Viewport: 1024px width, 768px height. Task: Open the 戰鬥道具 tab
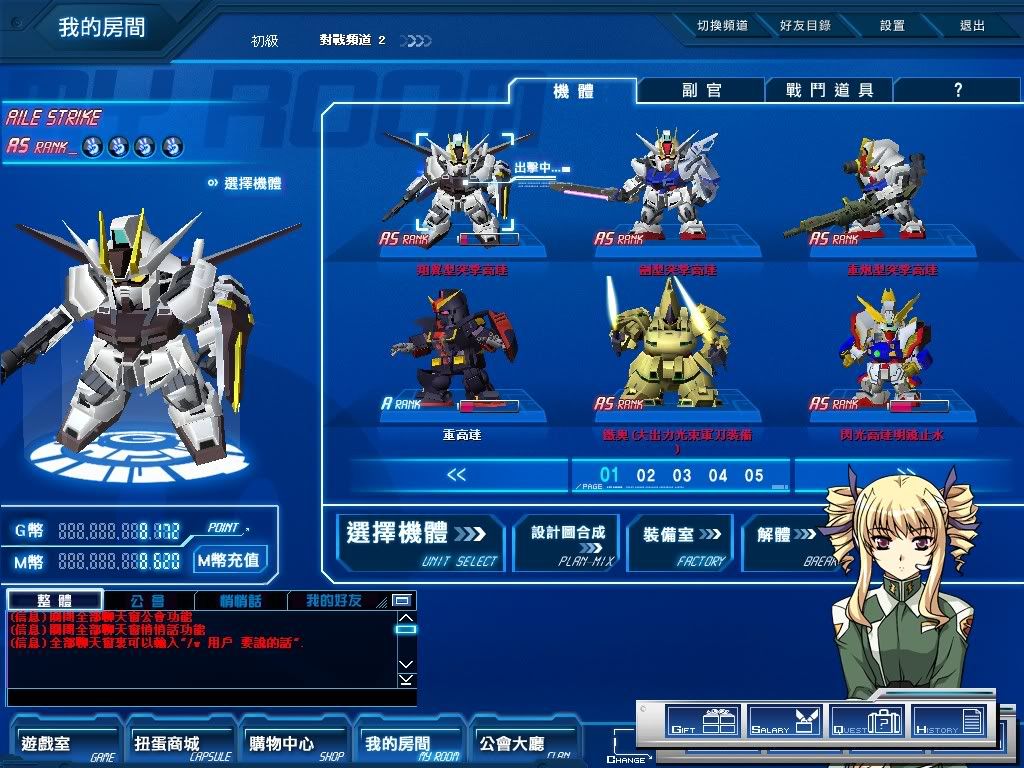coord(829,90)
